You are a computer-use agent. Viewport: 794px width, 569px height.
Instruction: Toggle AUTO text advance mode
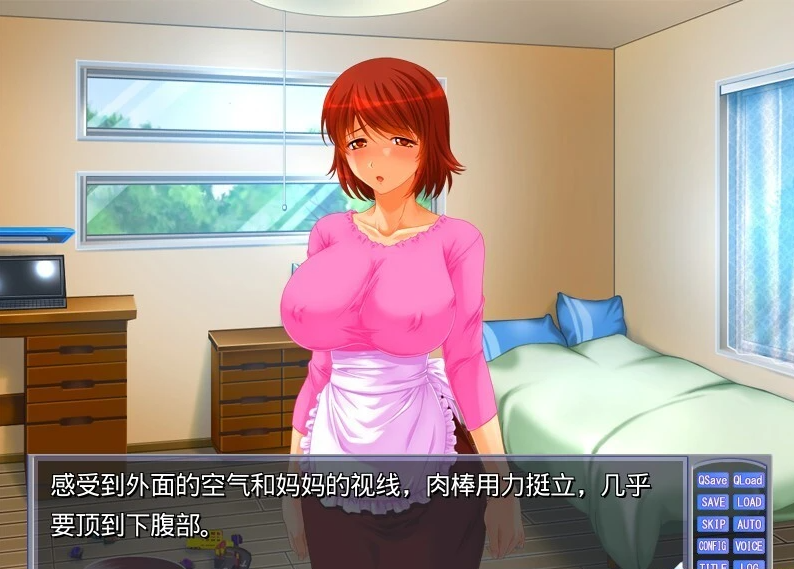click(748, 525)
